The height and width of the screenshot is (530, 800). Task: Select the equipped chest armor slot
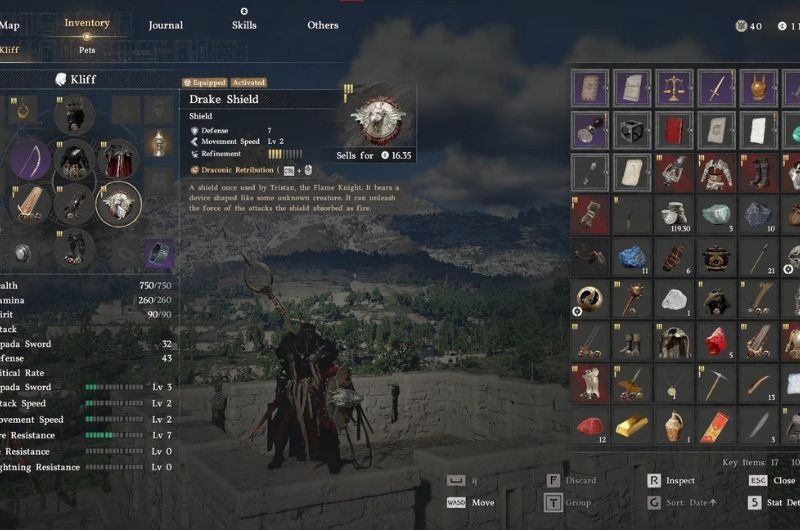click(x=75, y=159)
